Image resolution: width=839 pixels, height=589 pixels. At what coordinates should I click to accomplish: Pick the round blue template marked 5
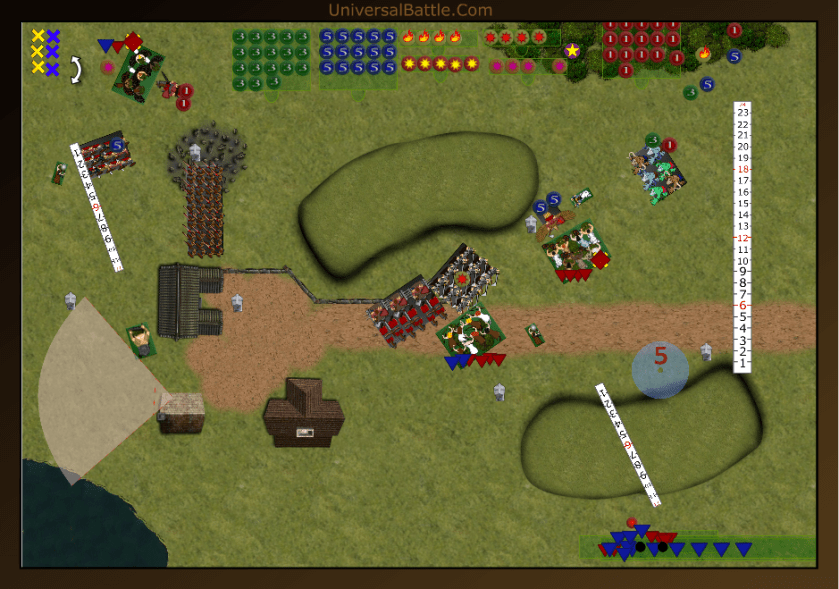click(660, 370)
